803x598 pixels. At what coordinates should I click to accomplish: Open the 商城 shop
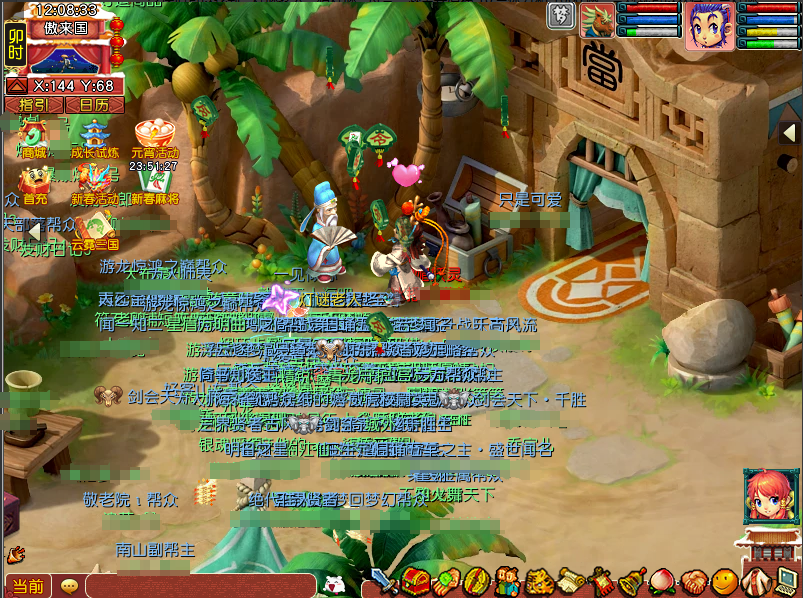(33, 136)
